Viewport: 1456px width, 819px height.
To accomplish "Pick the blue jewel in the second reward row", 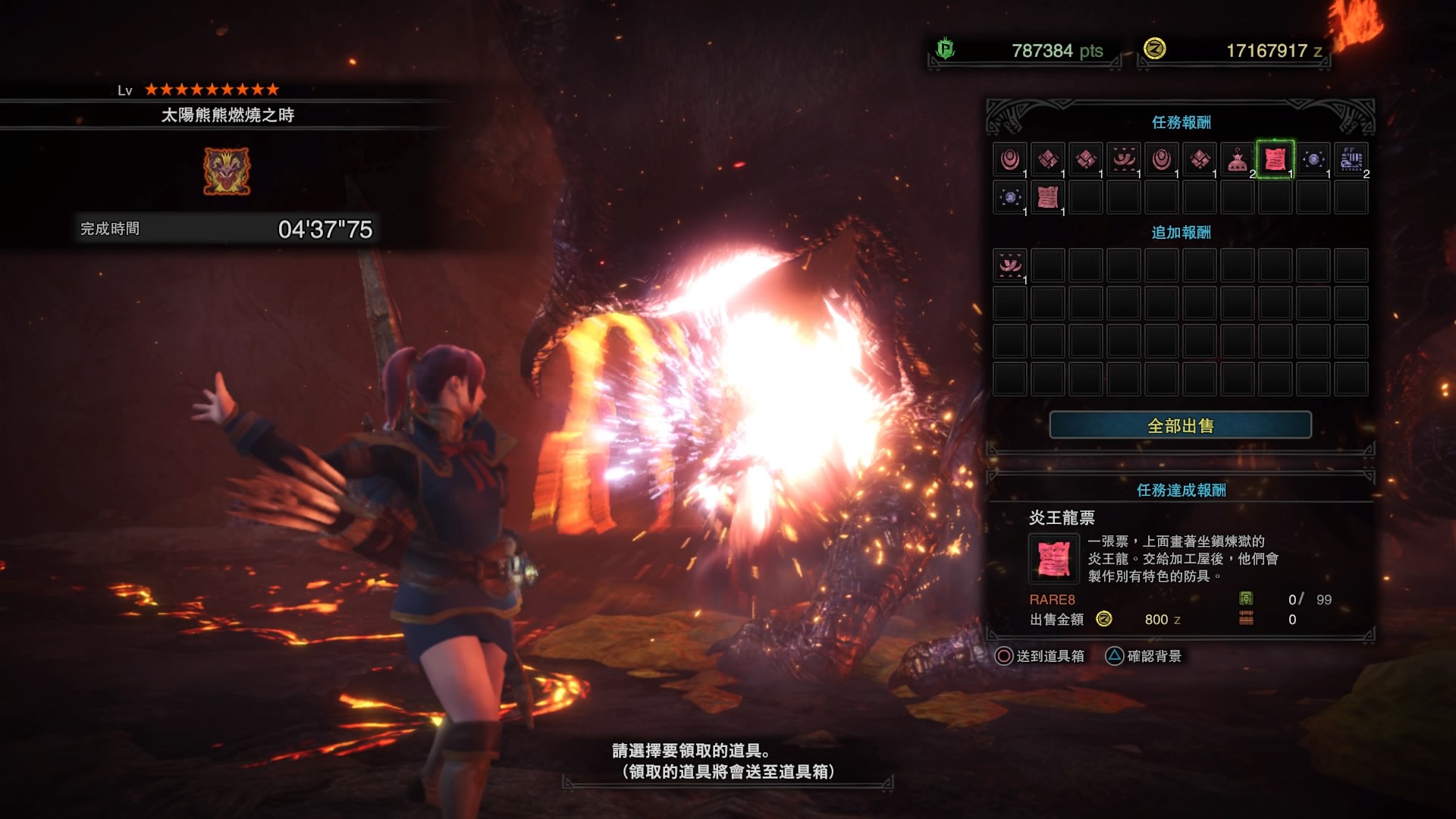I will coord(1009,197).
